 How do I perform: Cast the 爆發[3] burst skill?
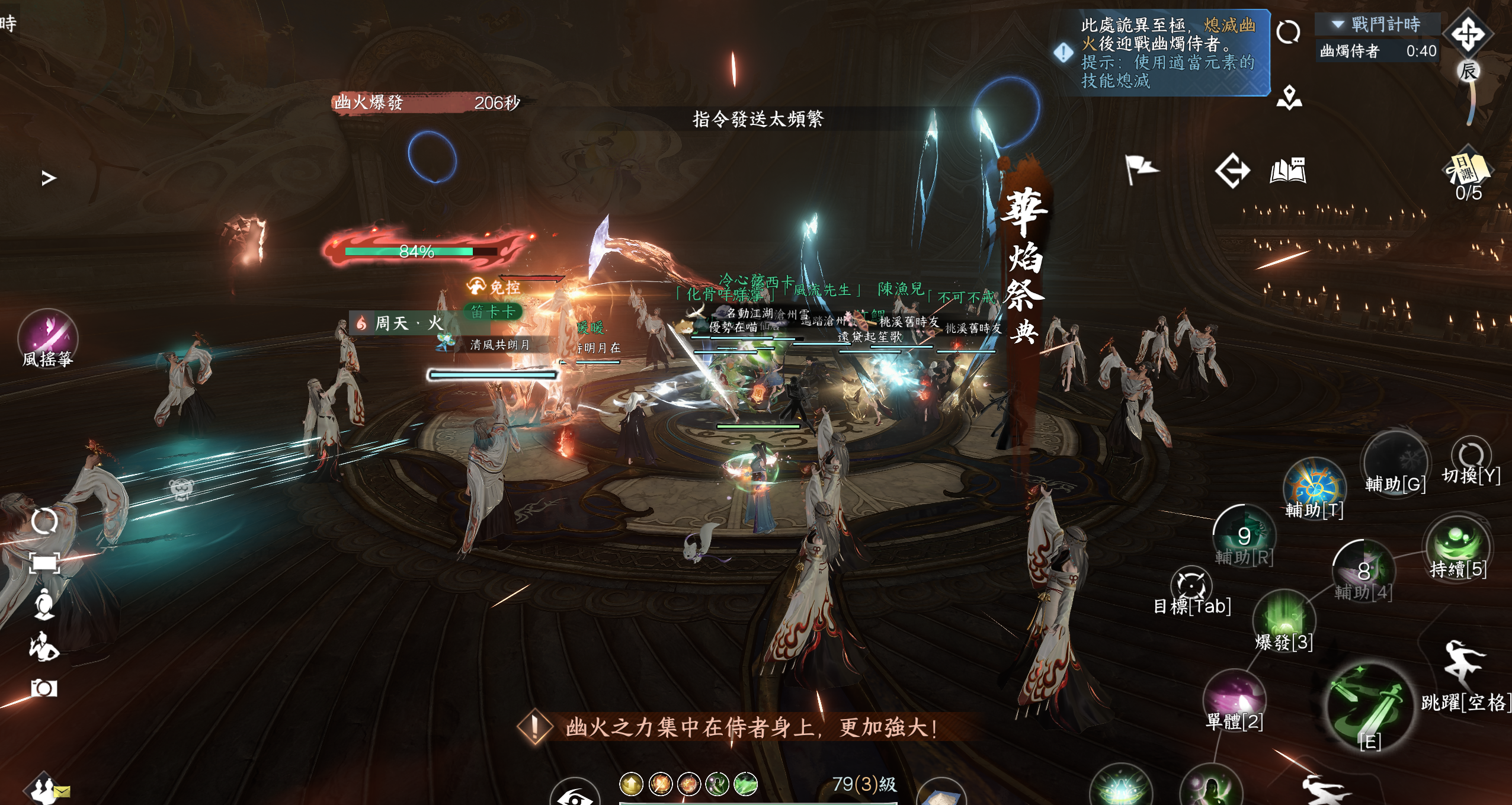1283,618
